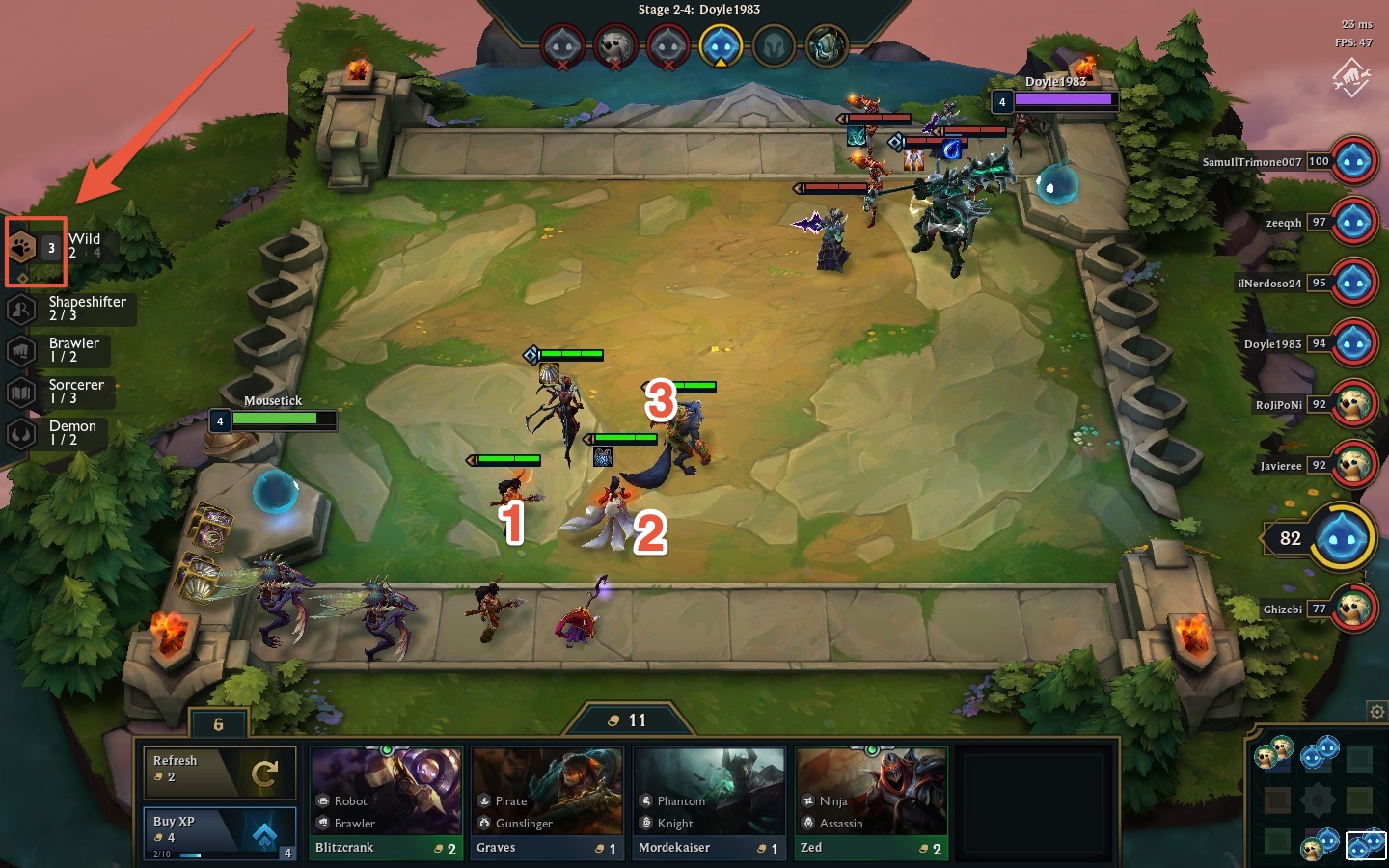Show RoJiPoNi's board
The image size is (1389, 868).
(1353, 405)
